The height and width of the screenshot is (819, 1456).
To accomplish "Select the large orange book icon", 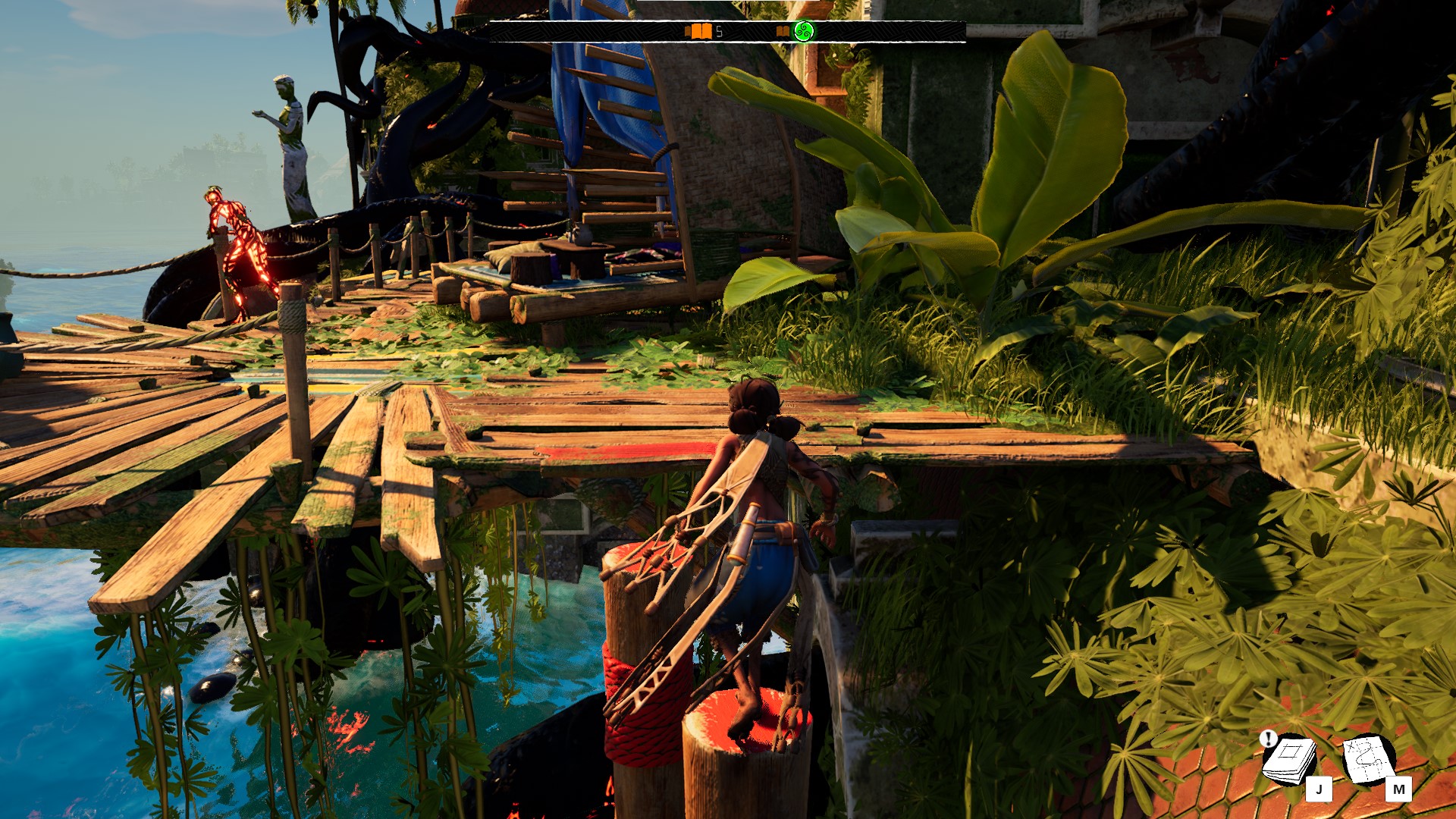I will coord(699,32).
